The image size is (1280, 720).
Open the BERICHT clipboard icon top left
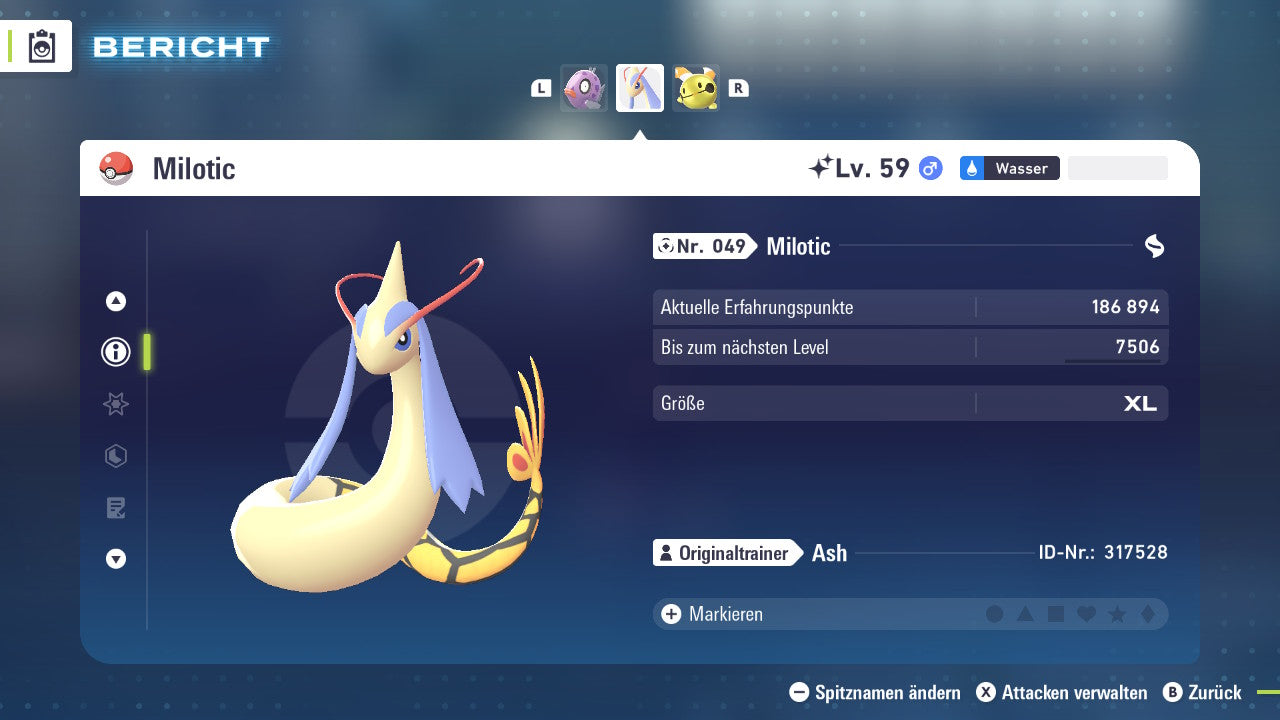click(40, 46)
